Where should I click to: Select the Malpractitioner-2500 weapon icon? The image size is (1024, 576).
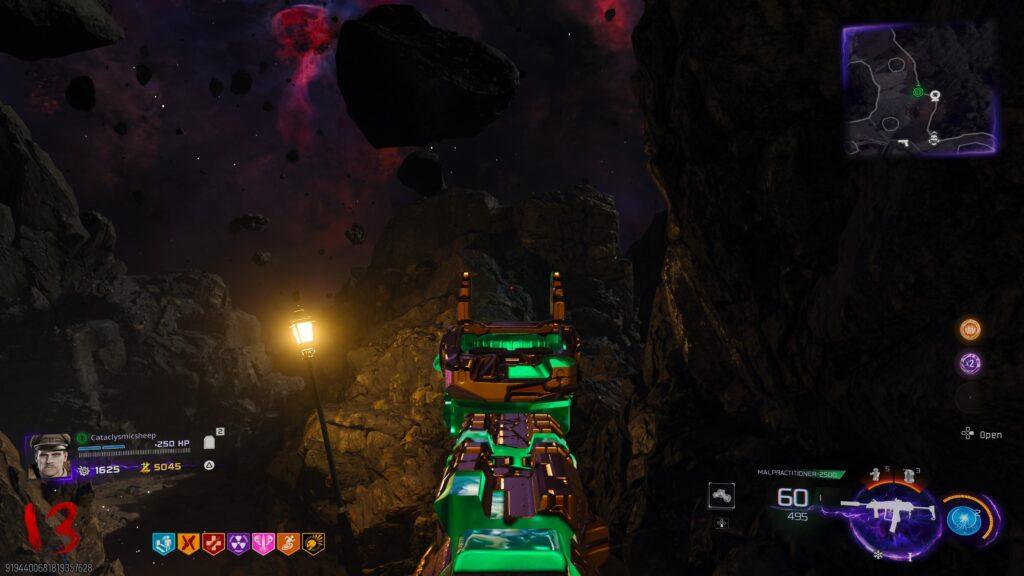(x=888, y=512)
